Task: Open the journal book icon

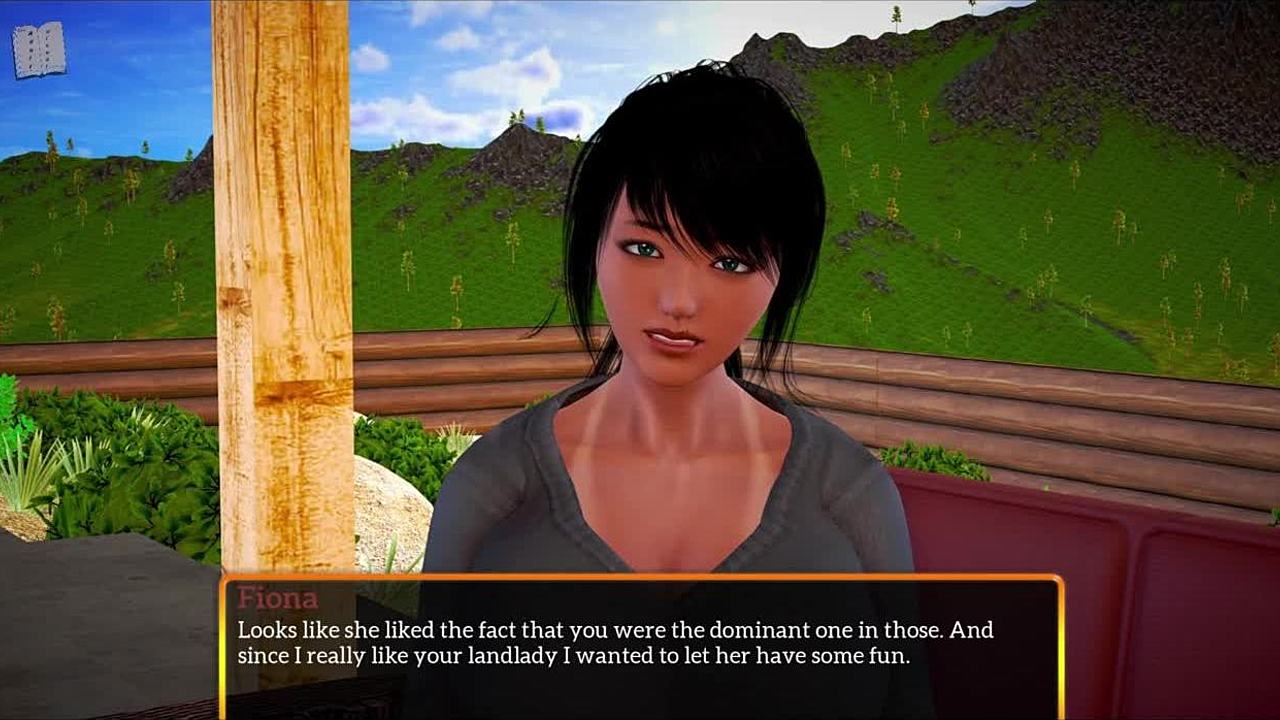Action: coord(39,50)
